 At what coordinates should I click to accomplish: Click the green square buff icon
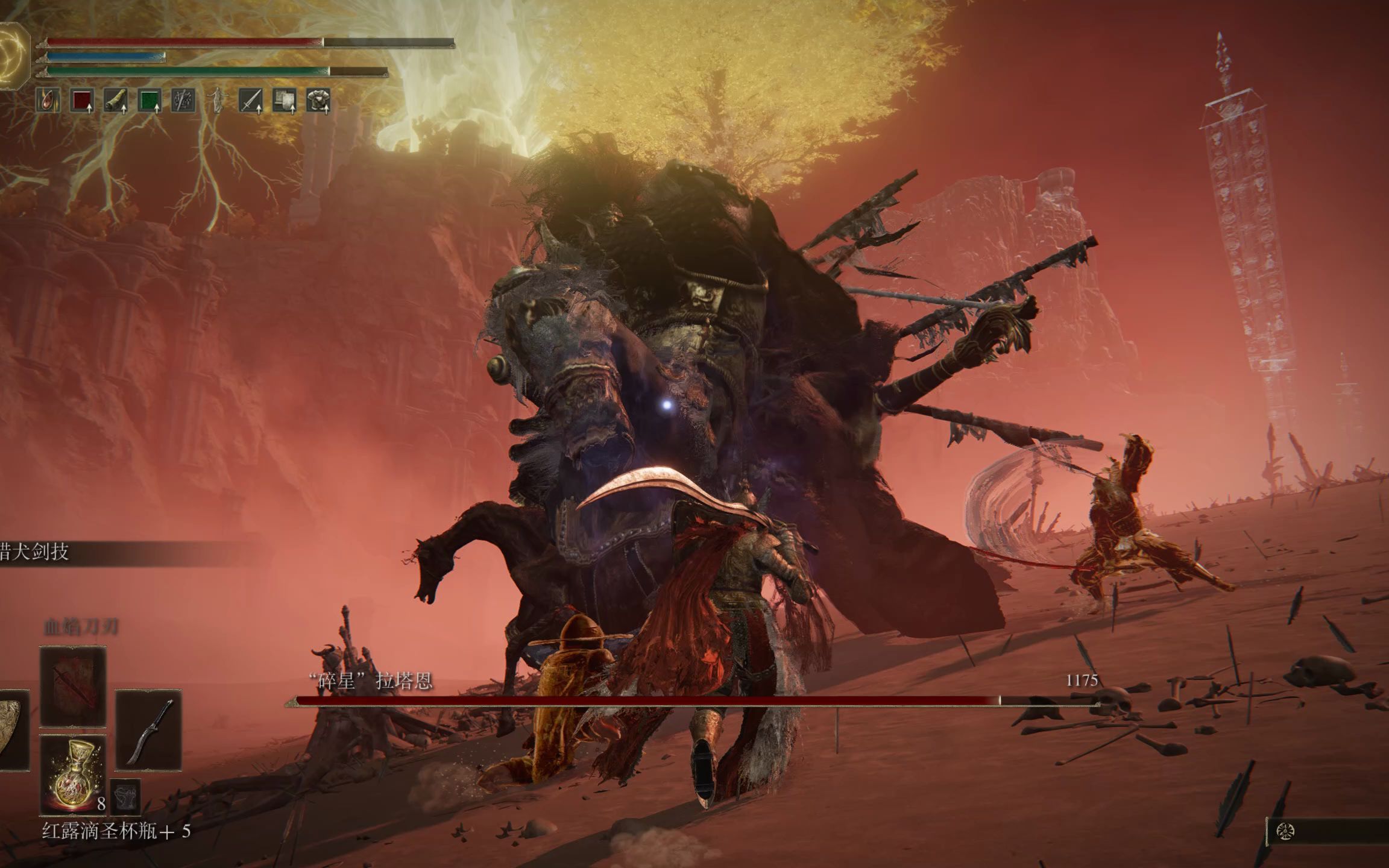click(149, 101)
